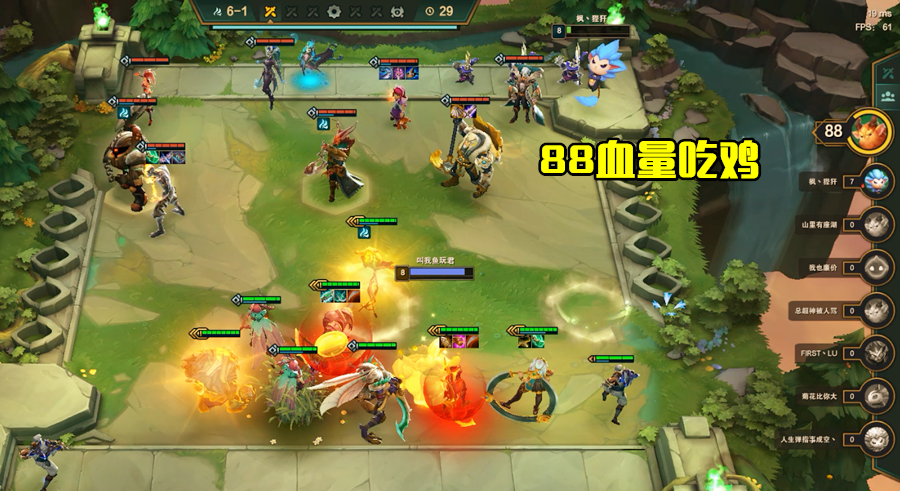
Task: Select the current-round crossed swords stage icon
Action: (269, 11)
